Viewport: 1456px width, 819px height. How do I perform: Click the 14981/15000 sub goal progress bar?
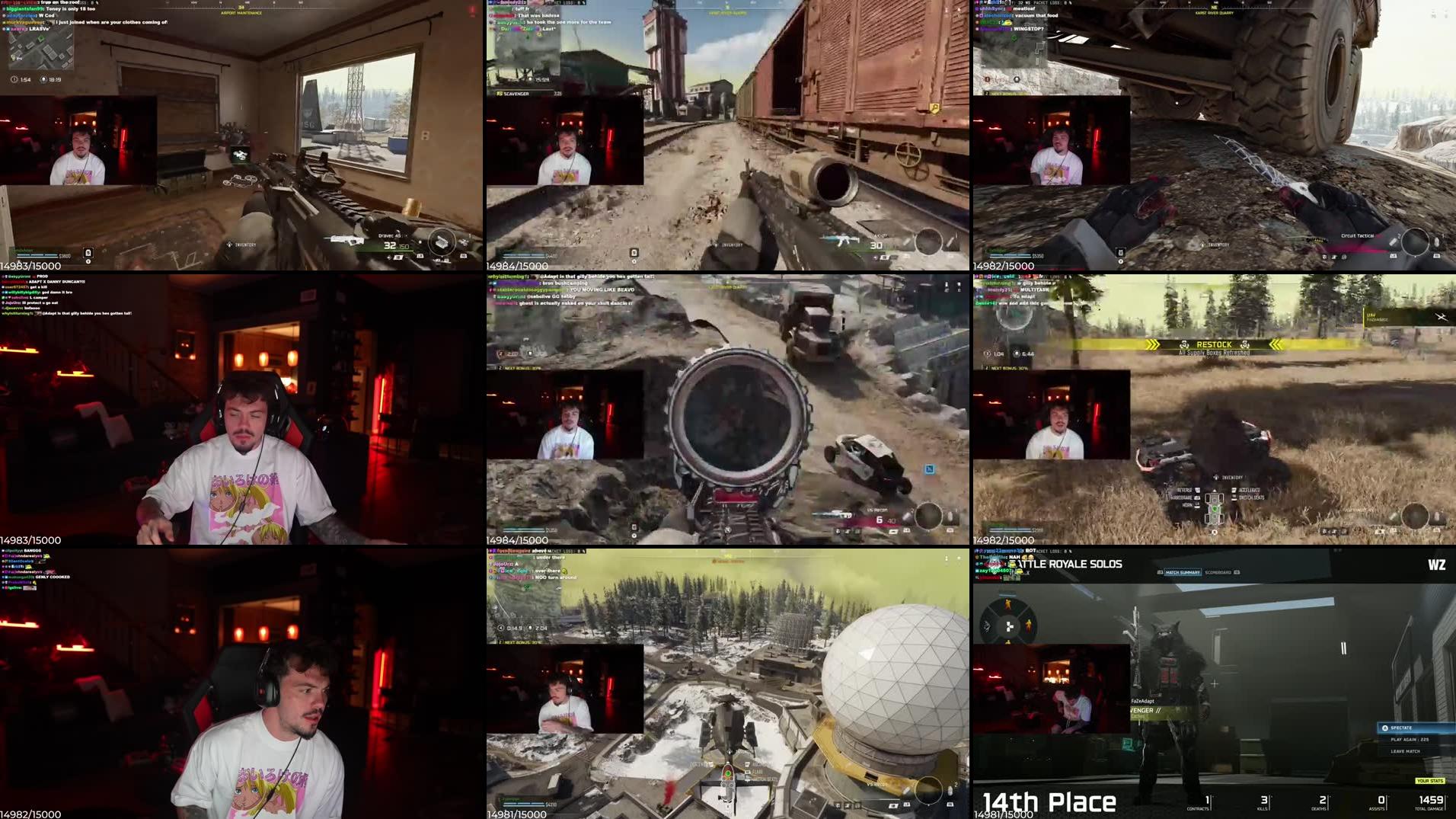click(x=1005, y=814)
